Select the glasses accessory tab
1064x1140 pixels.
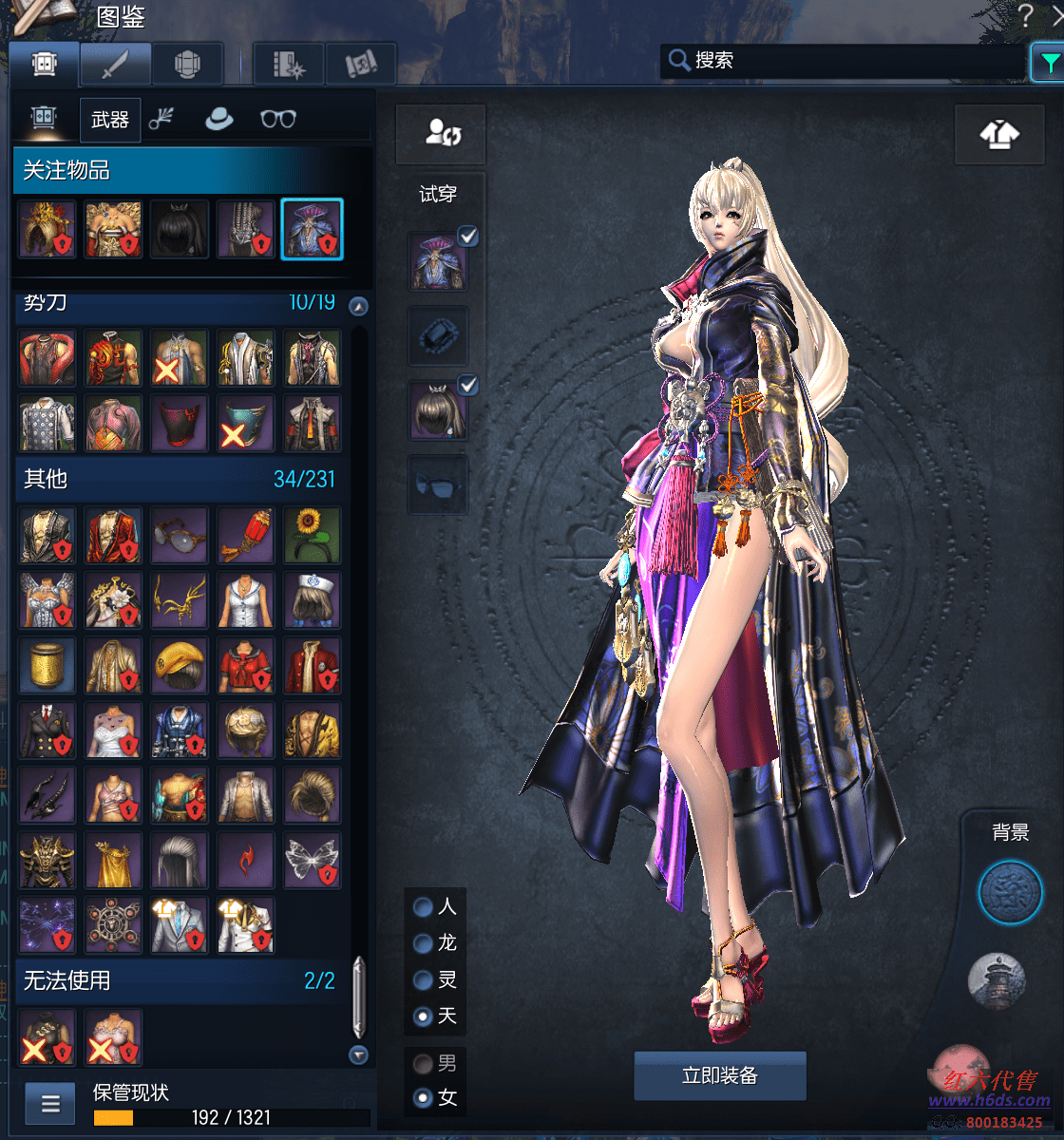pos(277,119)
